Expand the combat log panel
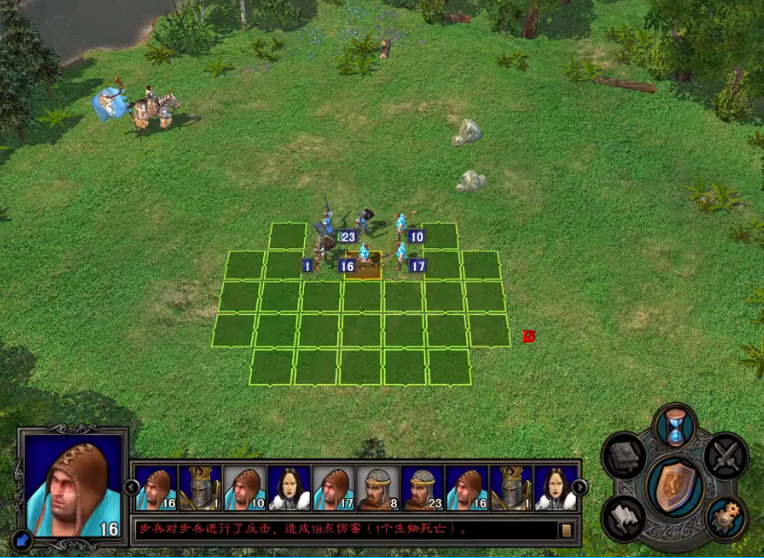Viewport: 764px width, 558px height. point(566,530)
